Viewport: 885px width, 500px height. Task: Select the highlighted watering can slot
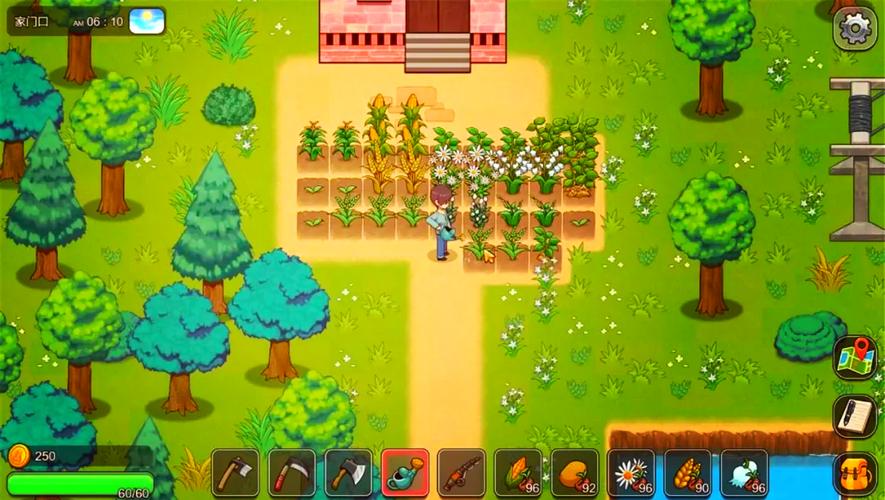405,473
